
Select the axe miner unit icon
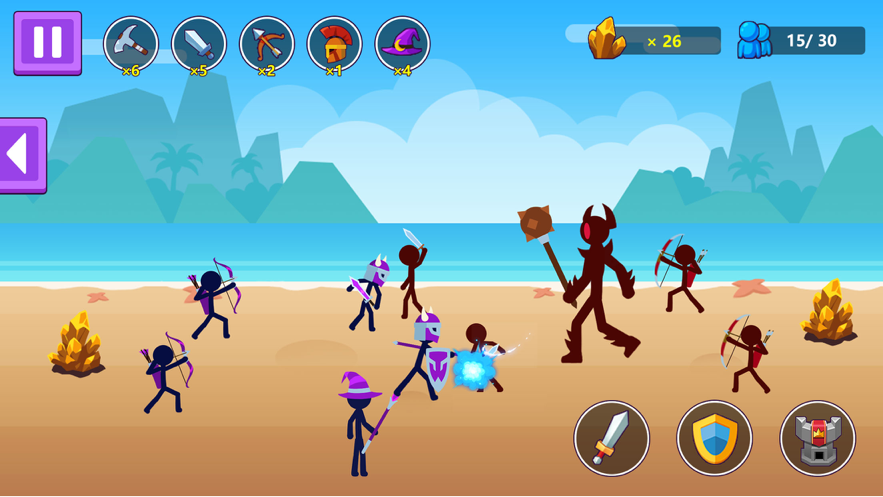[x=131, y=44]
